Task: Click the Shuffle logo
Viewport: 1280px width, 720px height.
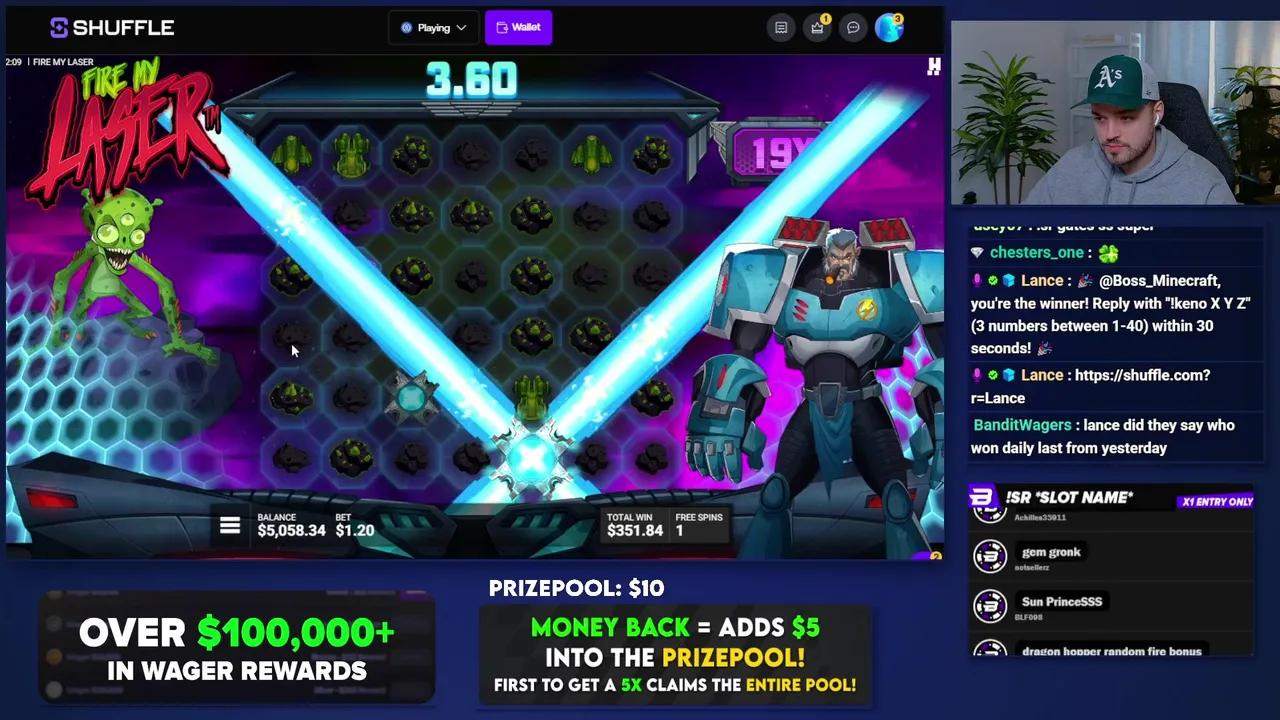Action: [111, 27]
